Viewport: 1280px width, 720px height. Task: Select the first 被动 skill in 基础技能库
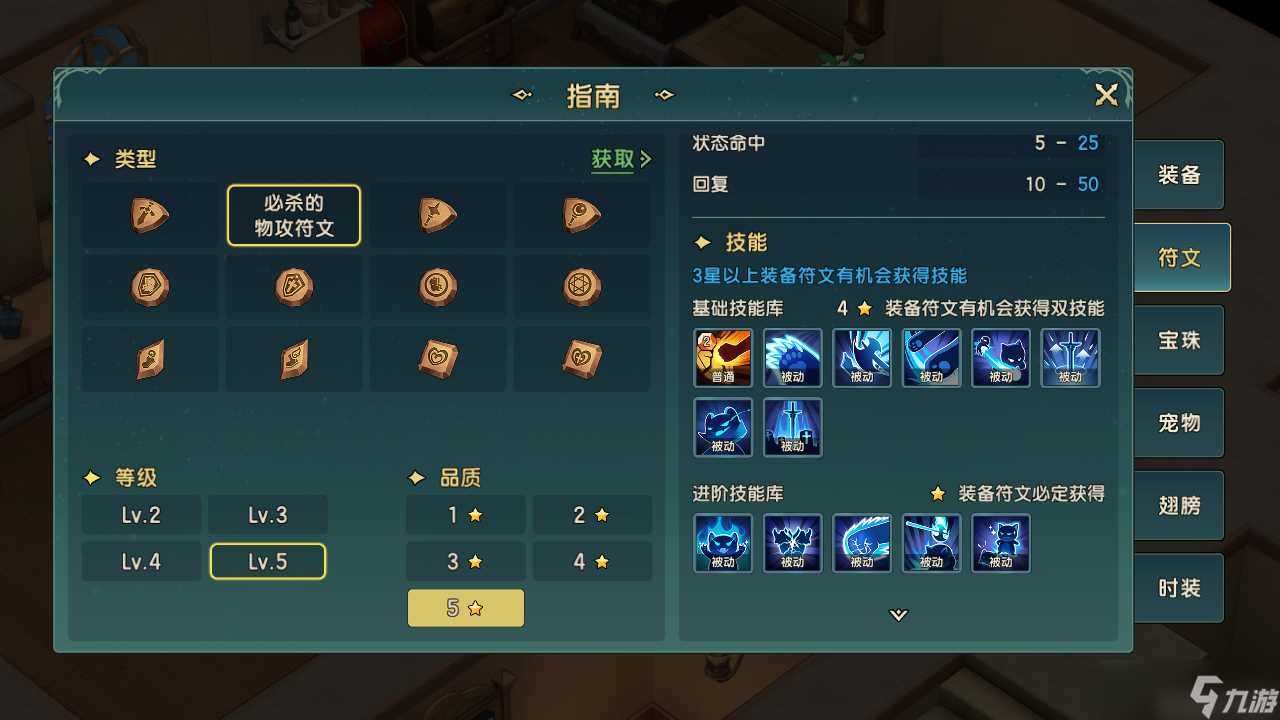(792, 357)
